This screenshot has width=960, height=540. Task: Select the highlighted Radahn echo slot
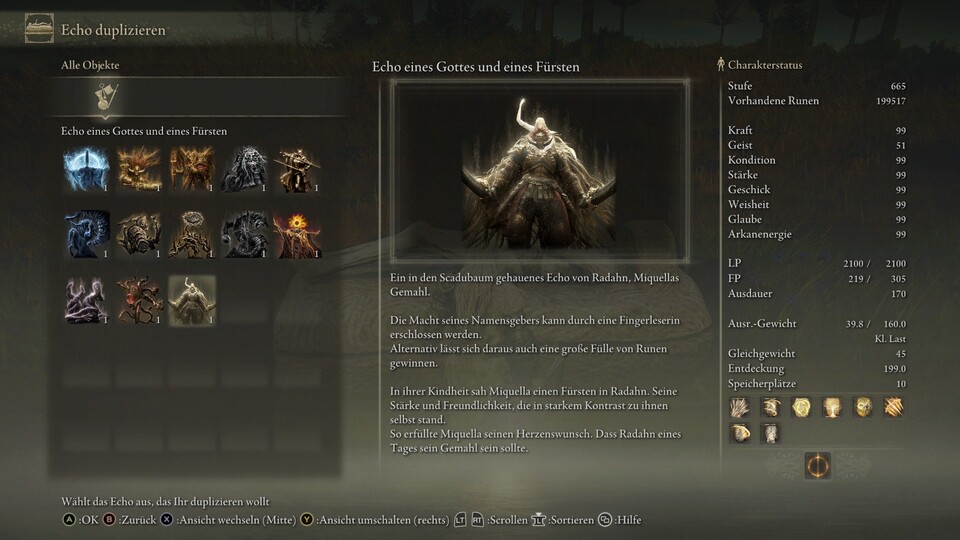coord(191,299)
